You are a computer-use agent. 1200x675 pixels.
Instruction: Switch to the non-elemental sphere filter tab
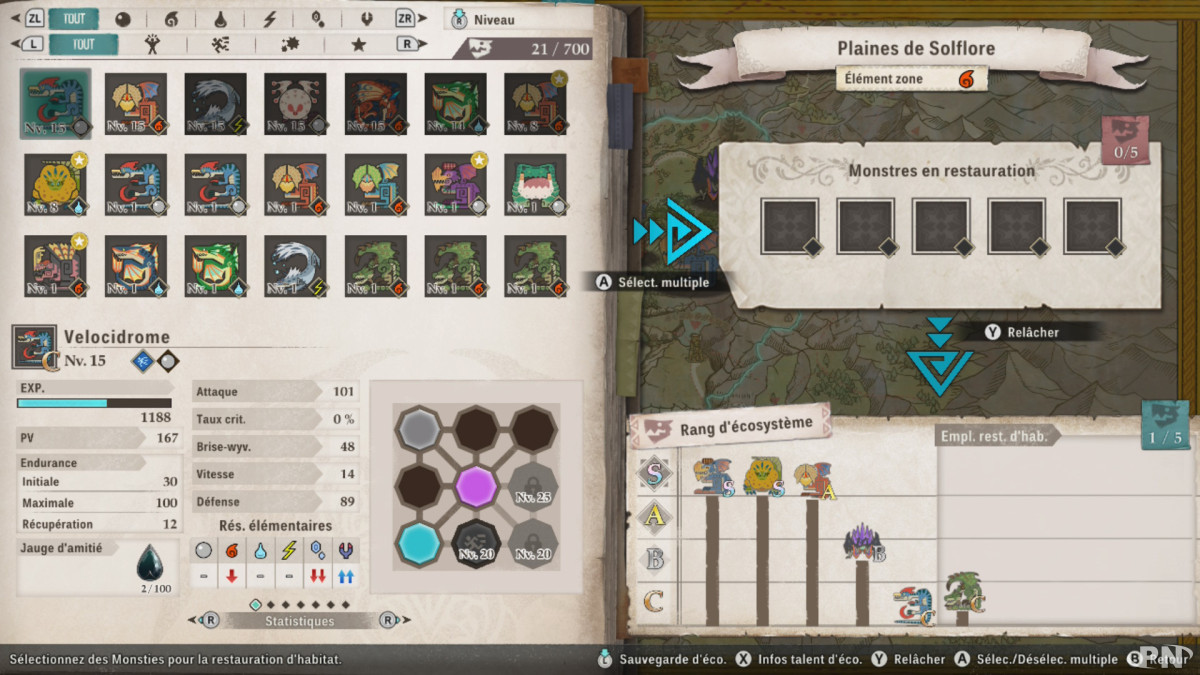tap(122, 19)
